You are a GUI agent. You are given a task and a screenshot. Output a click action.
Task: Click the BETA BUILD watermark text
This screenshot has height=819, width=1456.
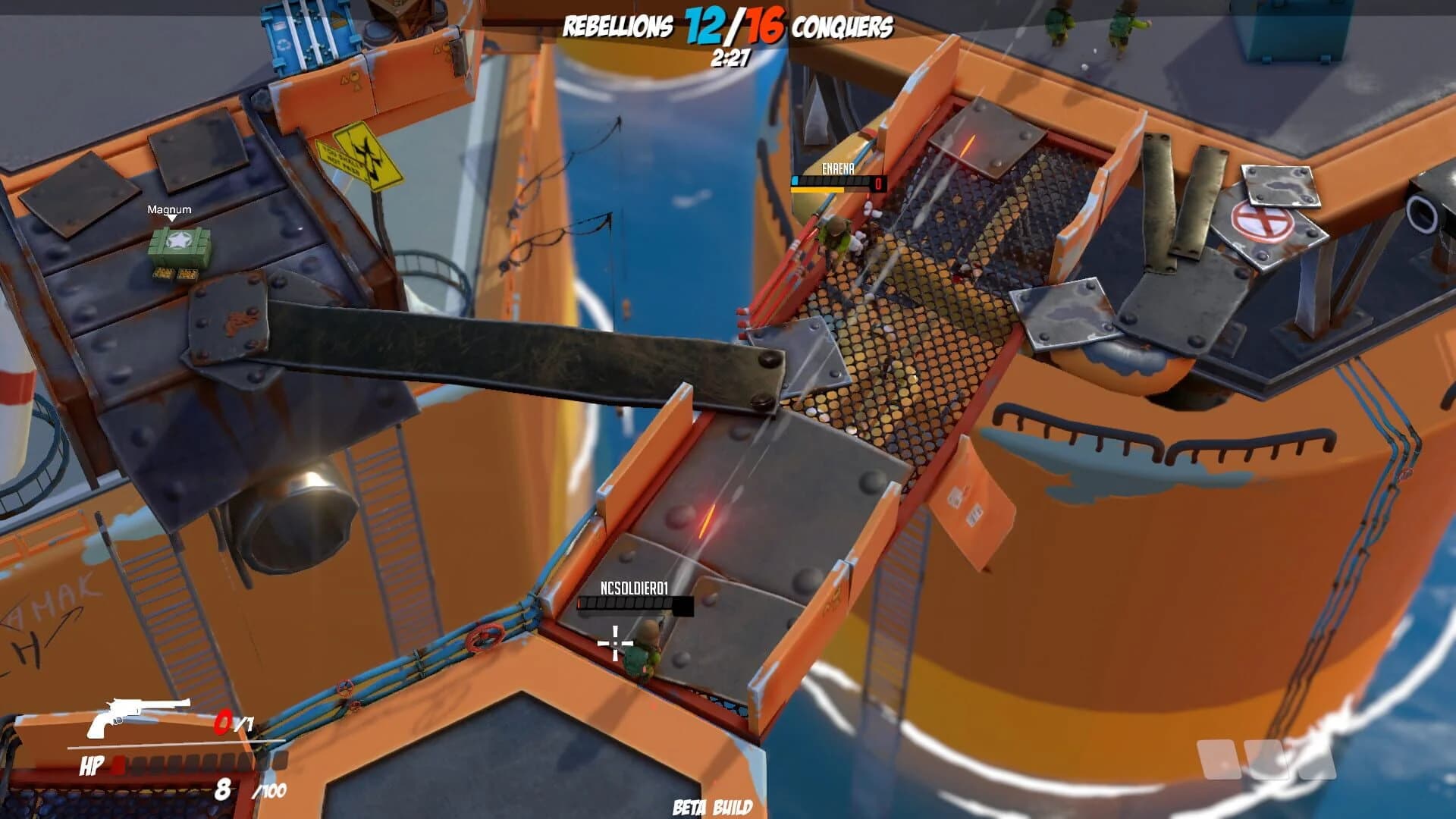(711, 808)
